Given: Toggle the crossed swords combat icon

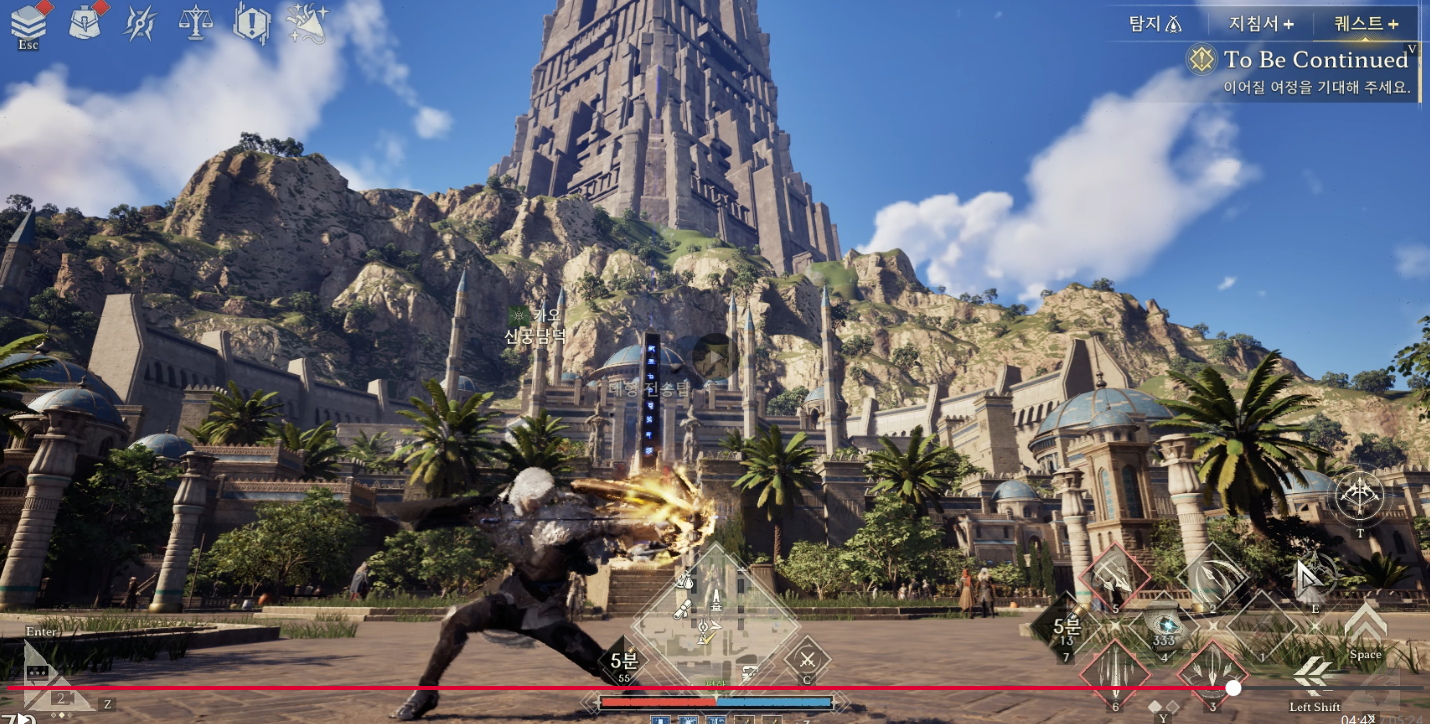Looking at the screenshot, I should tap(807, 659).
